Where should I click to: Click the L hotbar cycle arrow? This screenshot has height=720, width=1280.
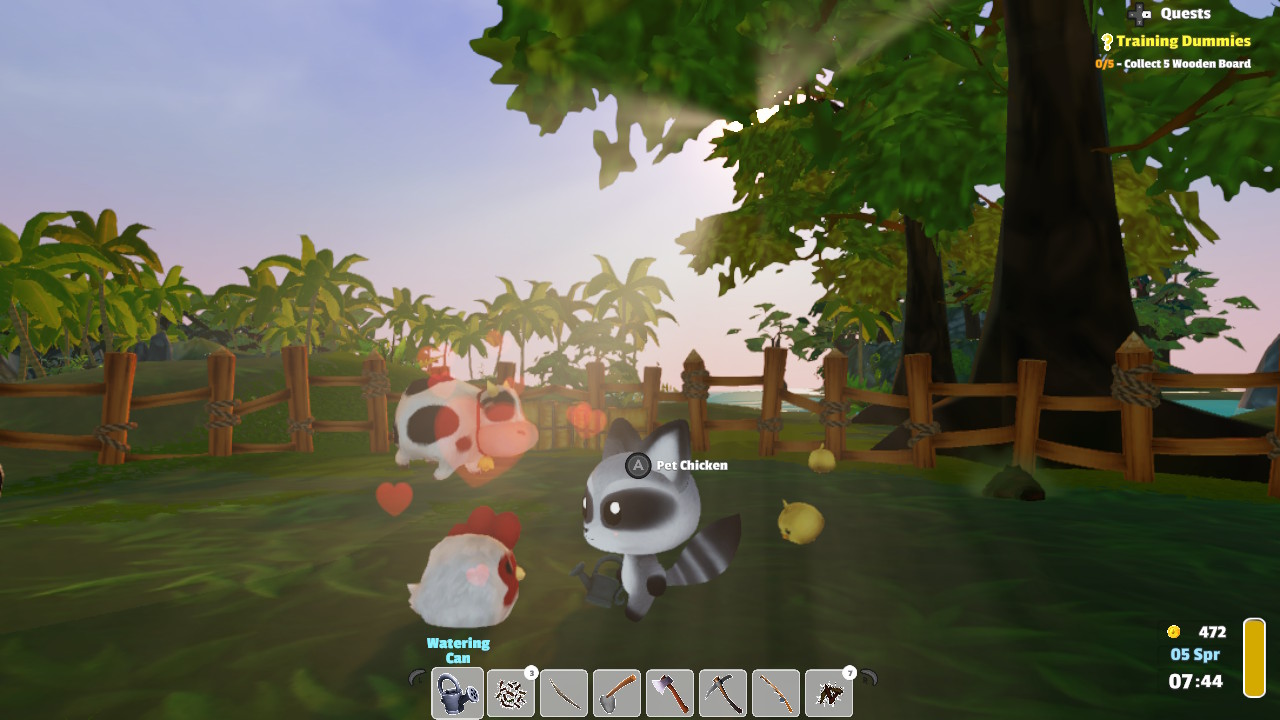(x=417, y=678)
